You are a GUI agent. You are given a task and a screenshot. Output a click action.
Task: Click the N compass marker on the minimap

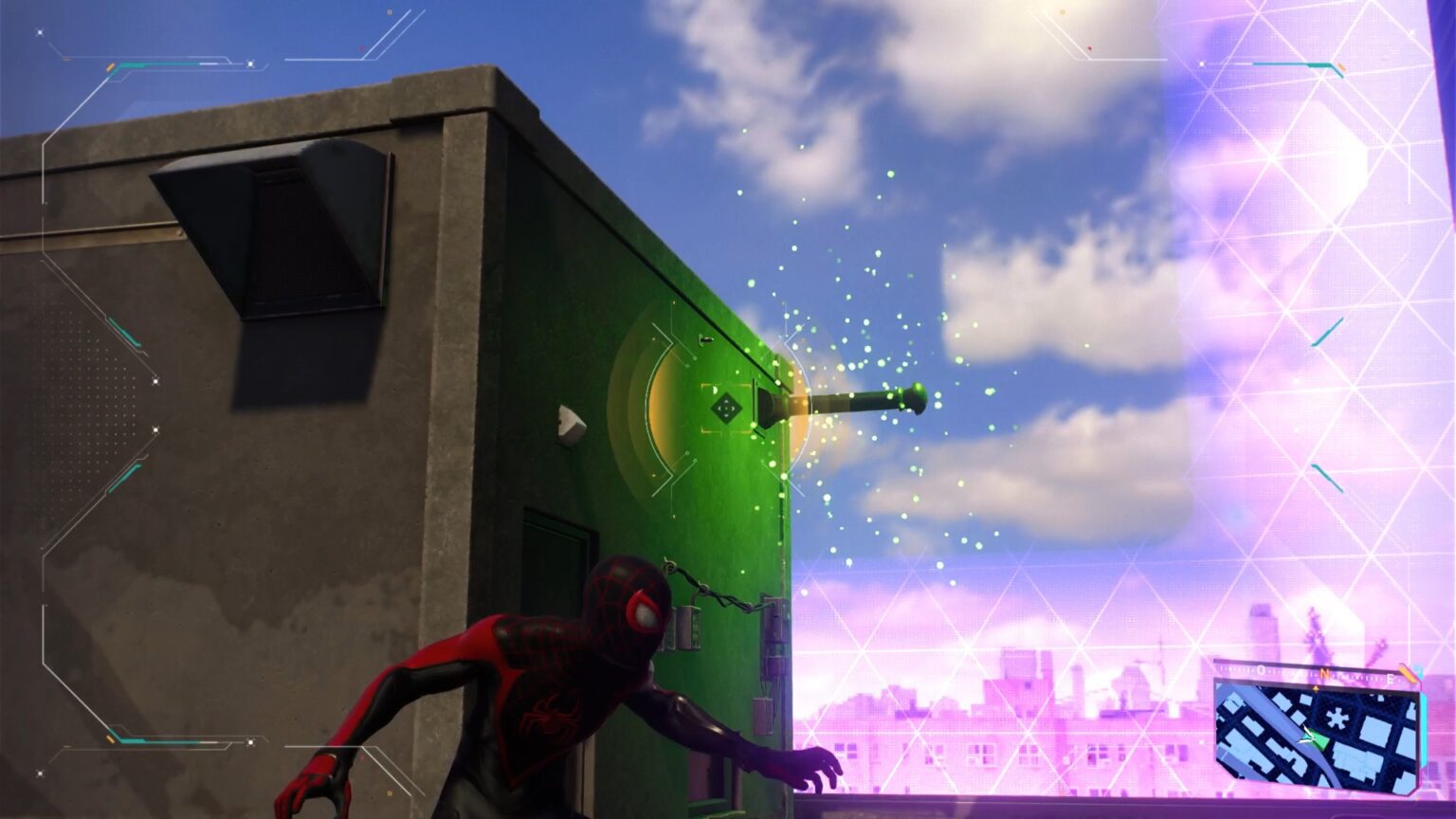click(x=1325, y=673)
